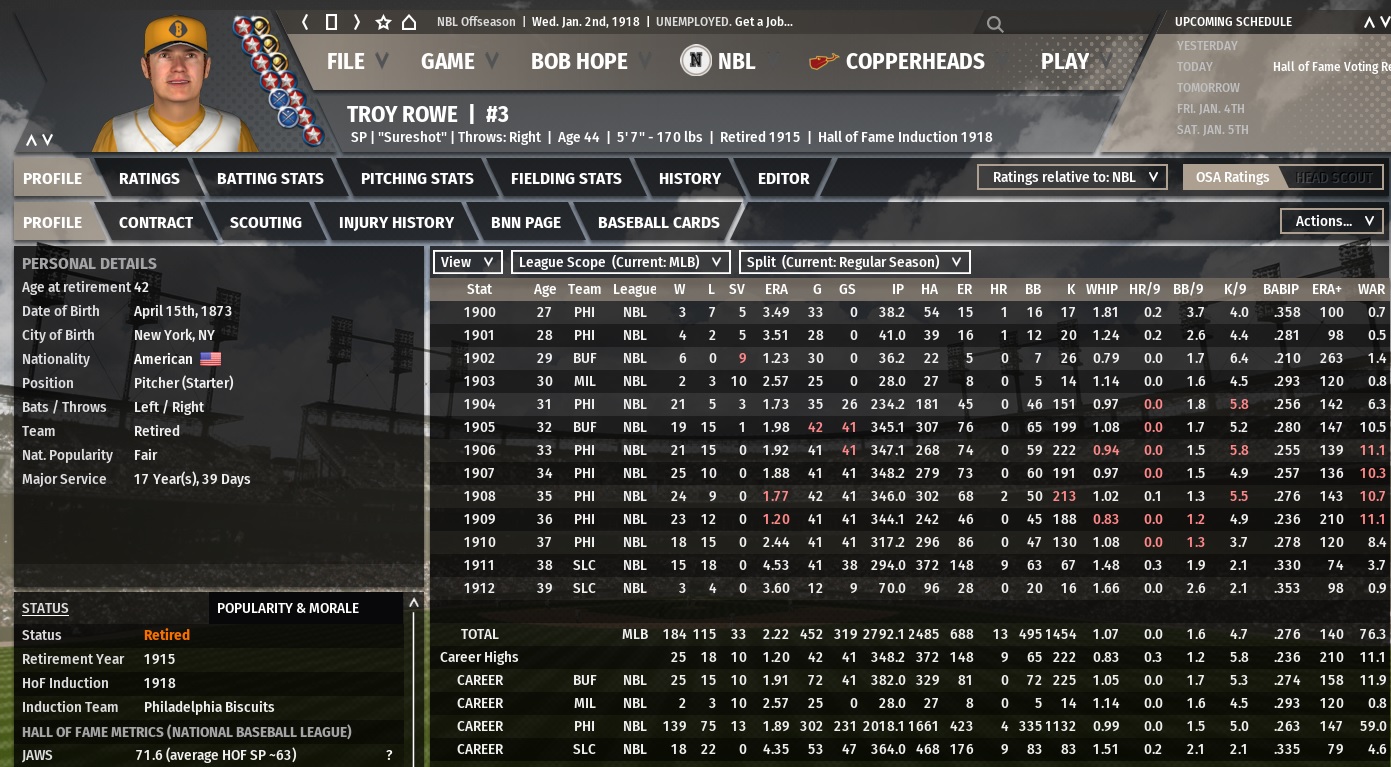Viewport: 1391px width, 767px height.
Task: Switch to the RATINGS tab
Action: point(149,178)
